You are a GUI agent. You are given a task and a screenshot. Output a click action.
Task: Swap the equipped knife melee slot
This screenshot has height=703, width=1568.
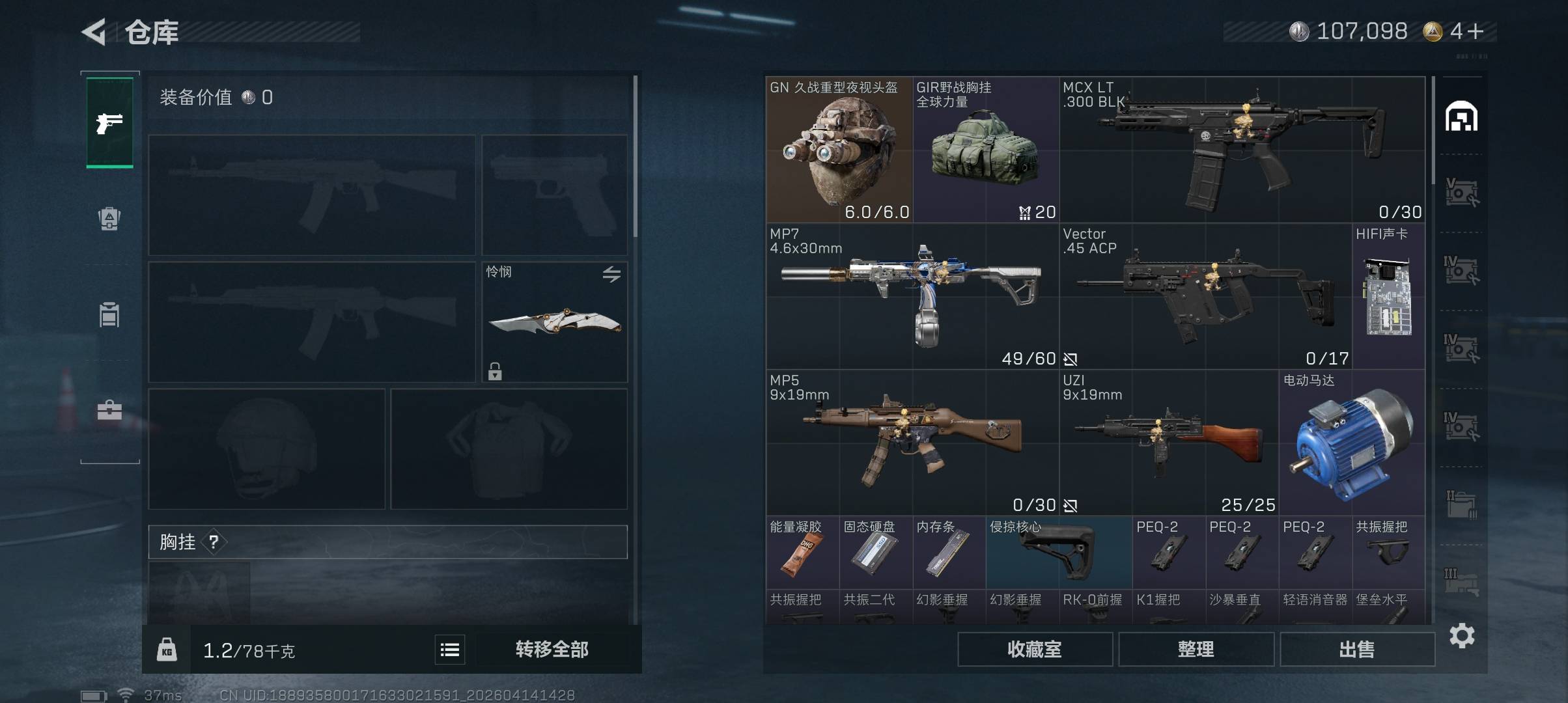click(611, 274)
